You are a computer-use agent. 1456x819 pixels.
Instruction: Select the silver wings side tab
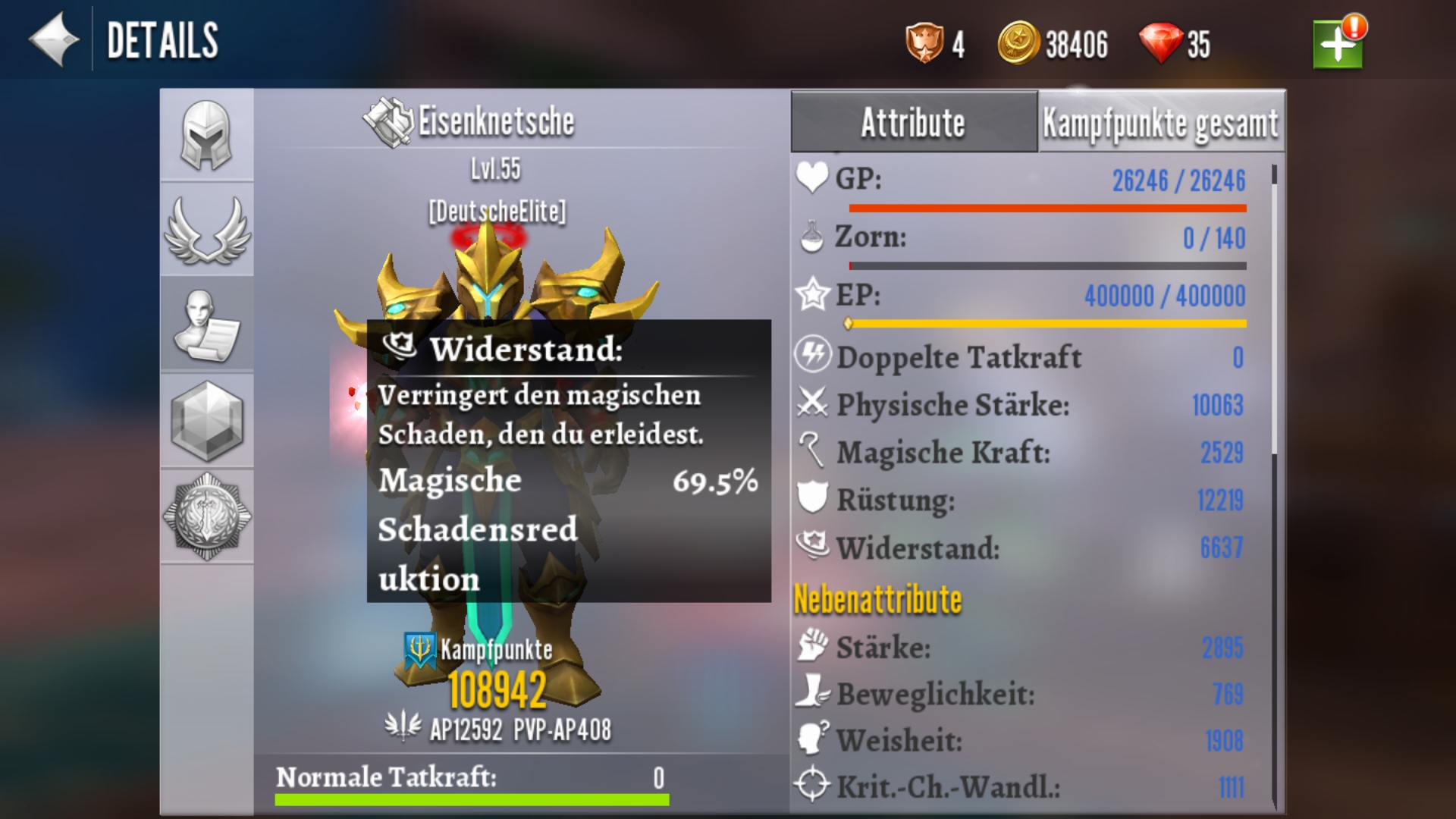click(206, 230)
